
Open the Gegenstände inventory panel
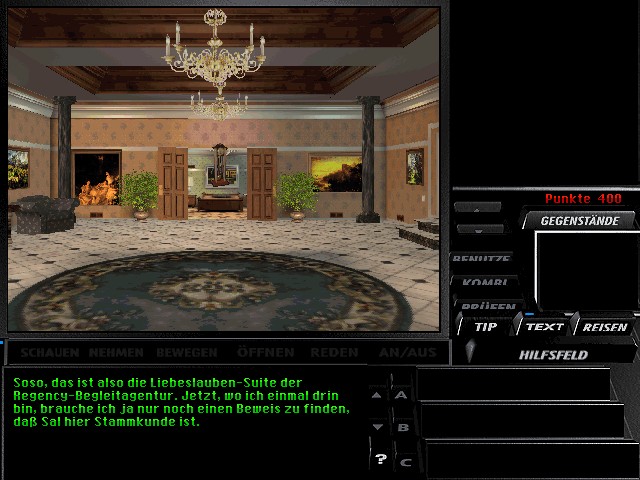click(x=580, y=221)
